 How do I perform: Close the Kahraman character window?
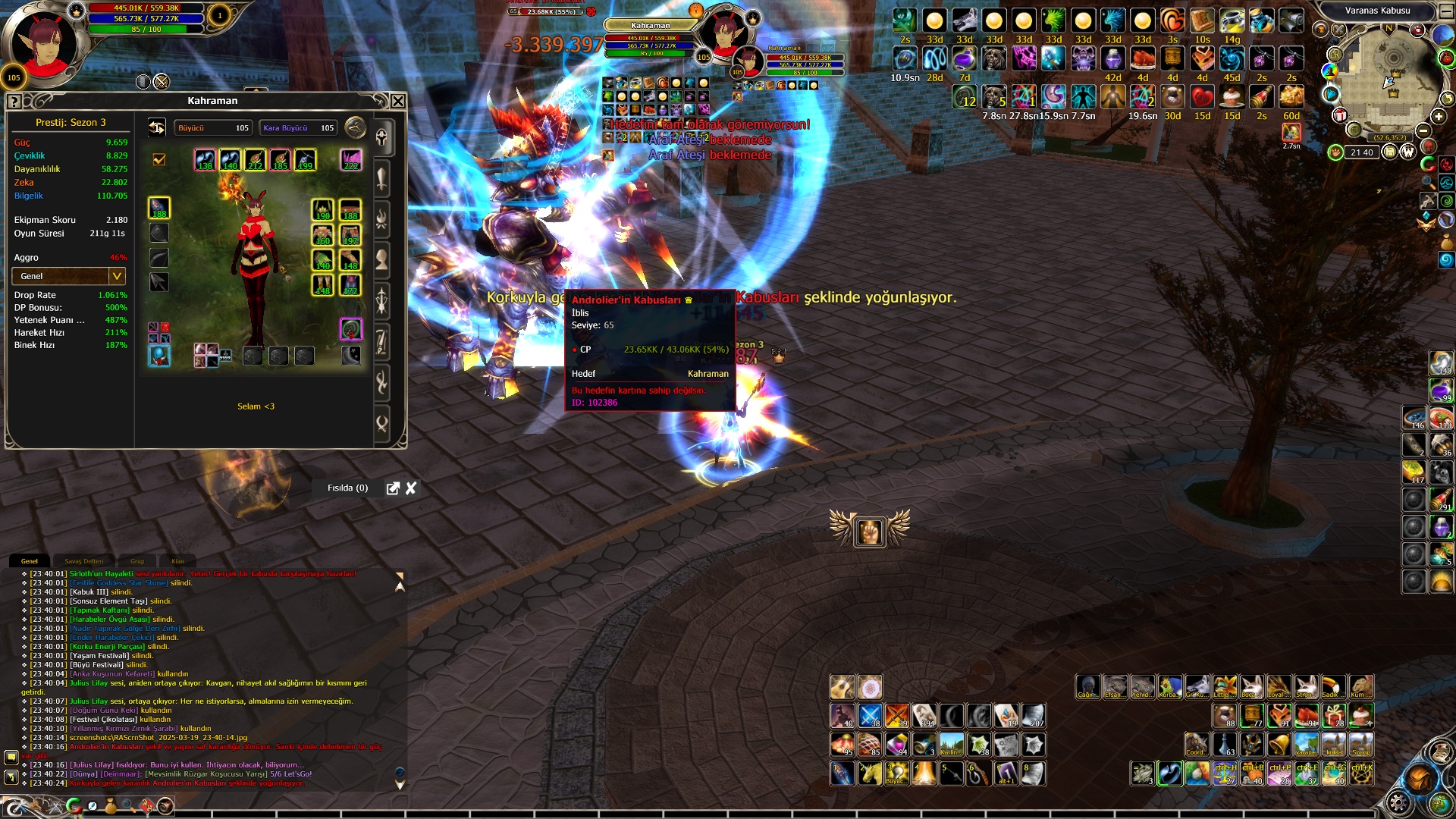tap(398, 101)
